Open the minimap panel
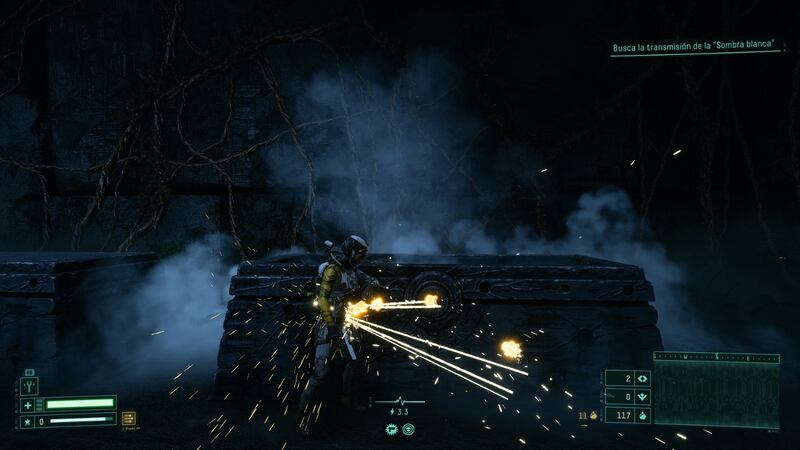This screenshot has height=450, width=800. [716, 392]
